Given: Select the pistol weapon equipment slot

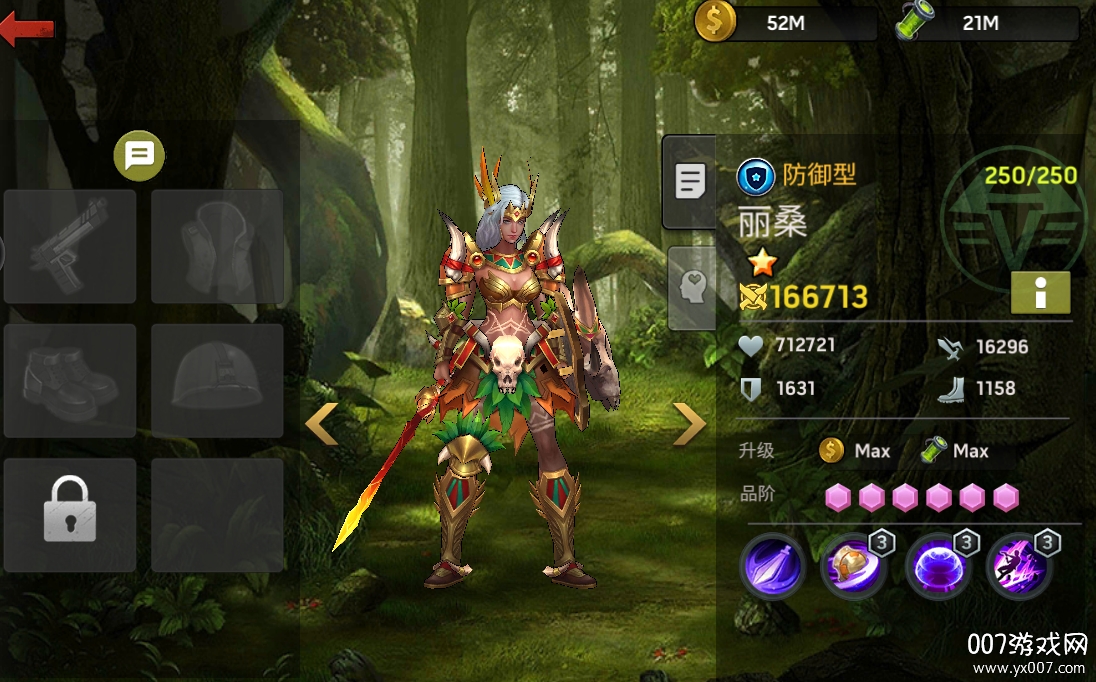Looking at the screenshot, I should click(70, 246).
